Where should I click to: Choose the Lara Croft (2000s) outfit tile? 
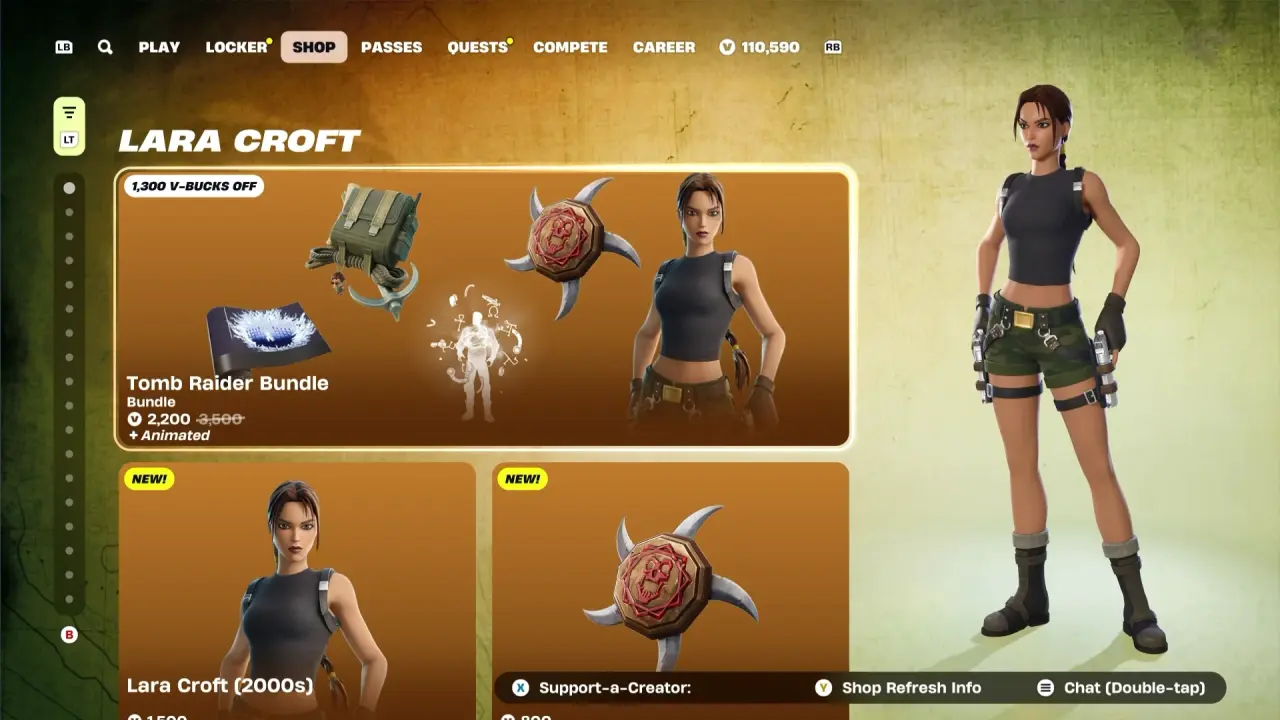coord(297,590)
